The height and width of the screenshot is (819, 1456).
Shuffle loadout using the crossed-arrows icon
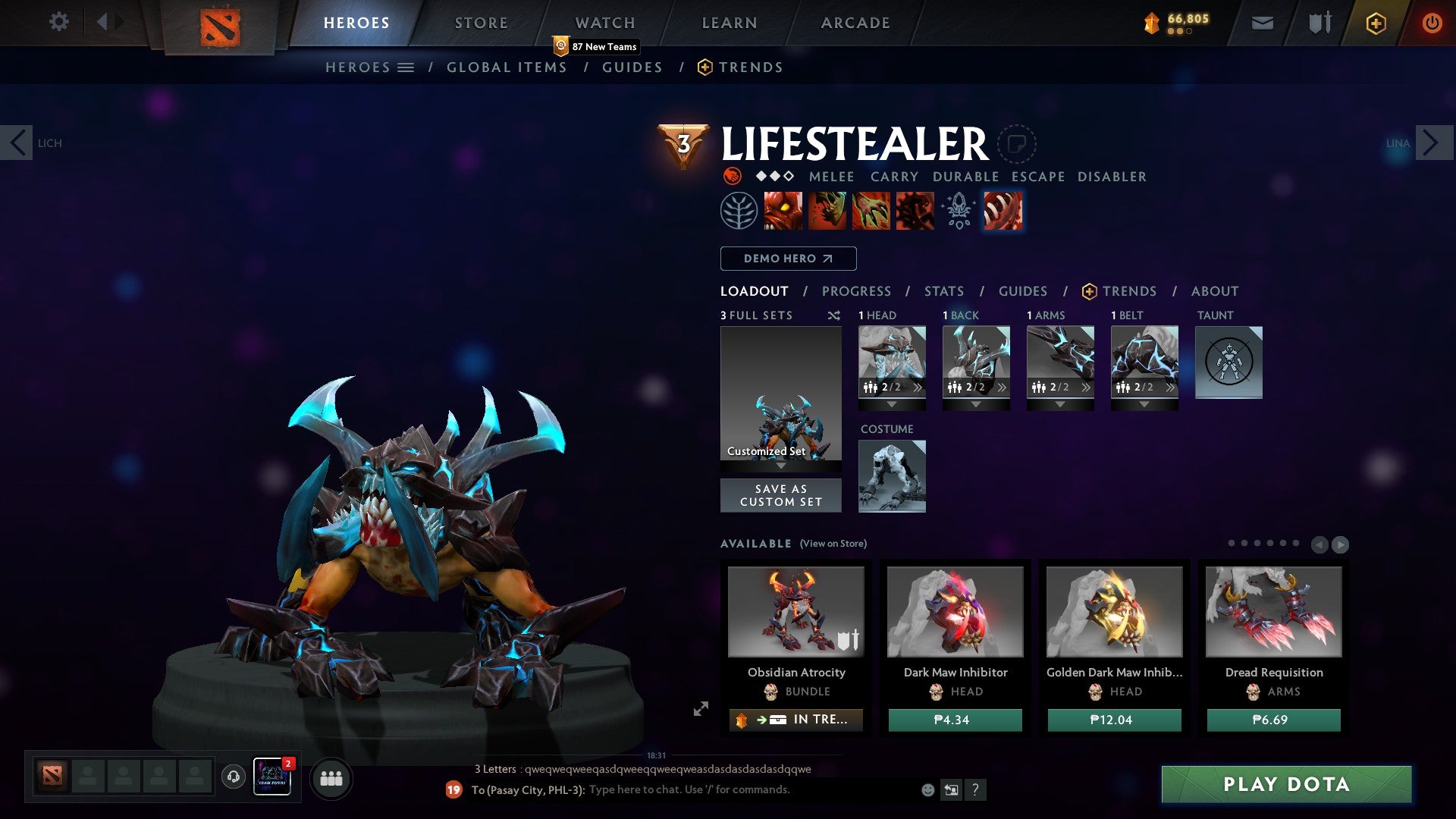point(834,315)
